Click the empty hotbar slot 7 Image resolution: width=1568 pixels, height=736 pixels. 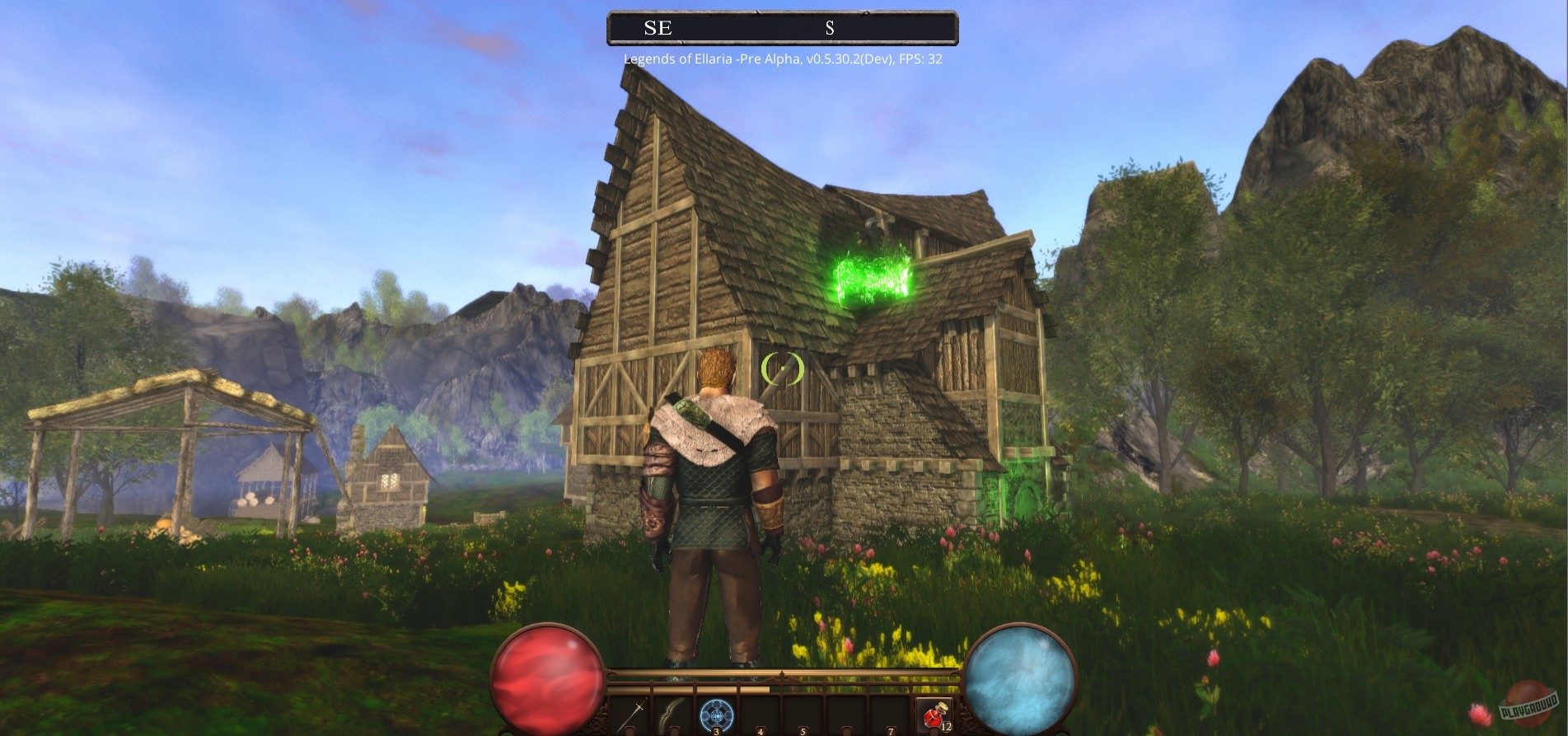pyautogui.click(x=890, y=715)
